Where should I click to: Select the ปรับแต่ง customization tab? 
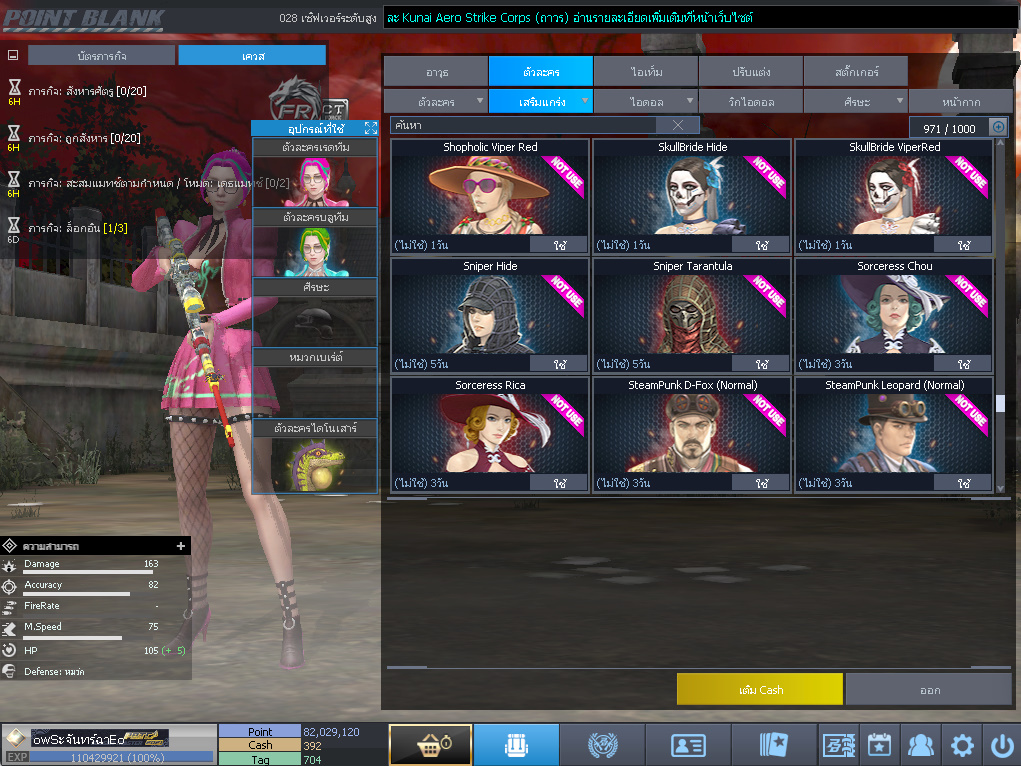(x=750, y=72)
